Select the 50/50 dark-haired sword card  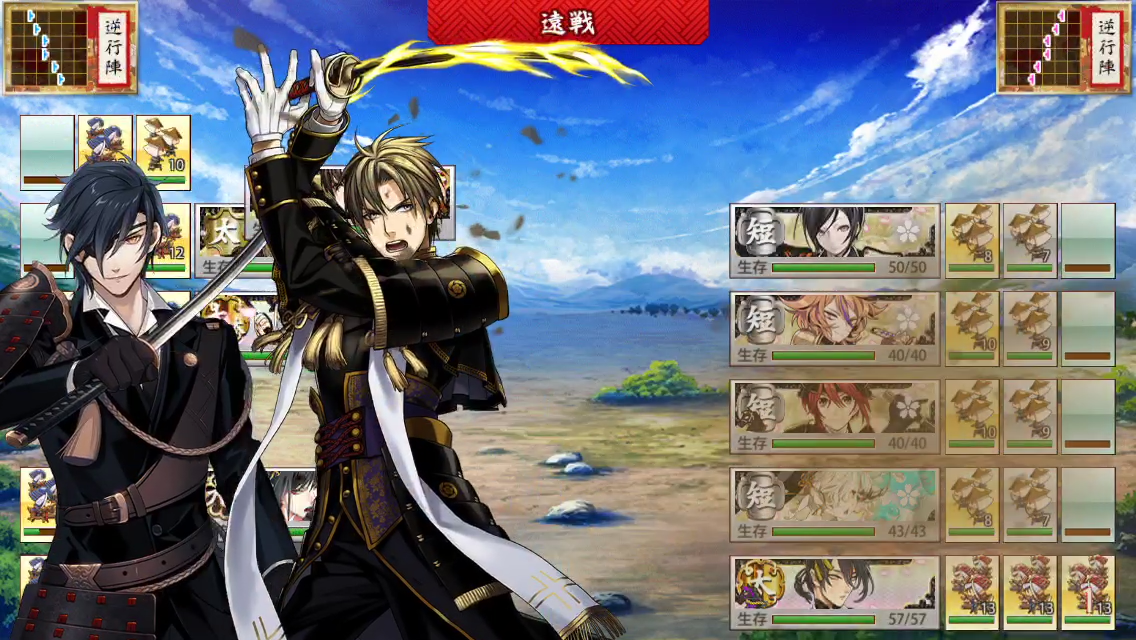coord(835,241)
